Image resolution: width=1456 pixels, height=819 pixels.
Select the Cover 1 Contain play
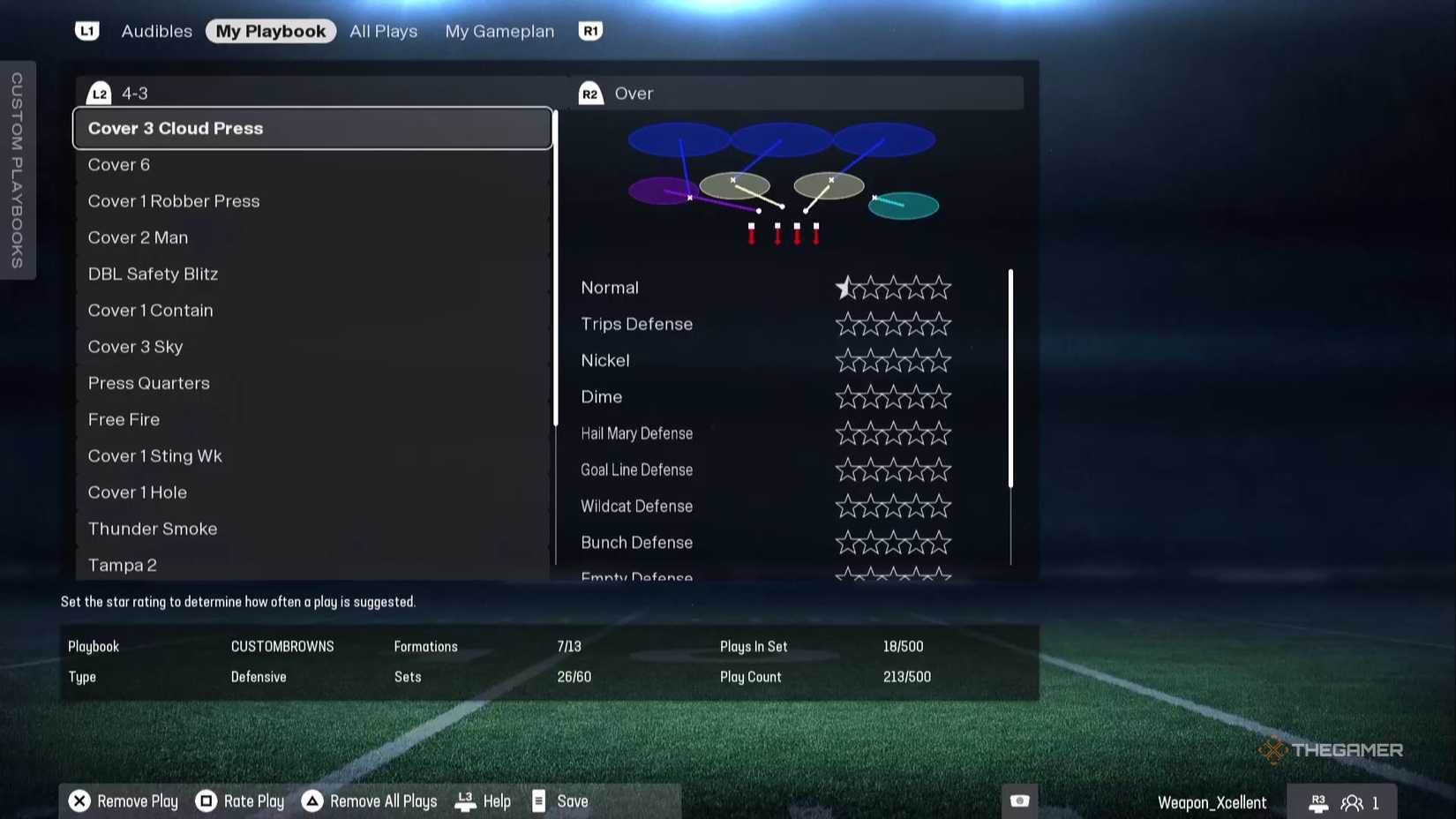[x=150, y=310]
